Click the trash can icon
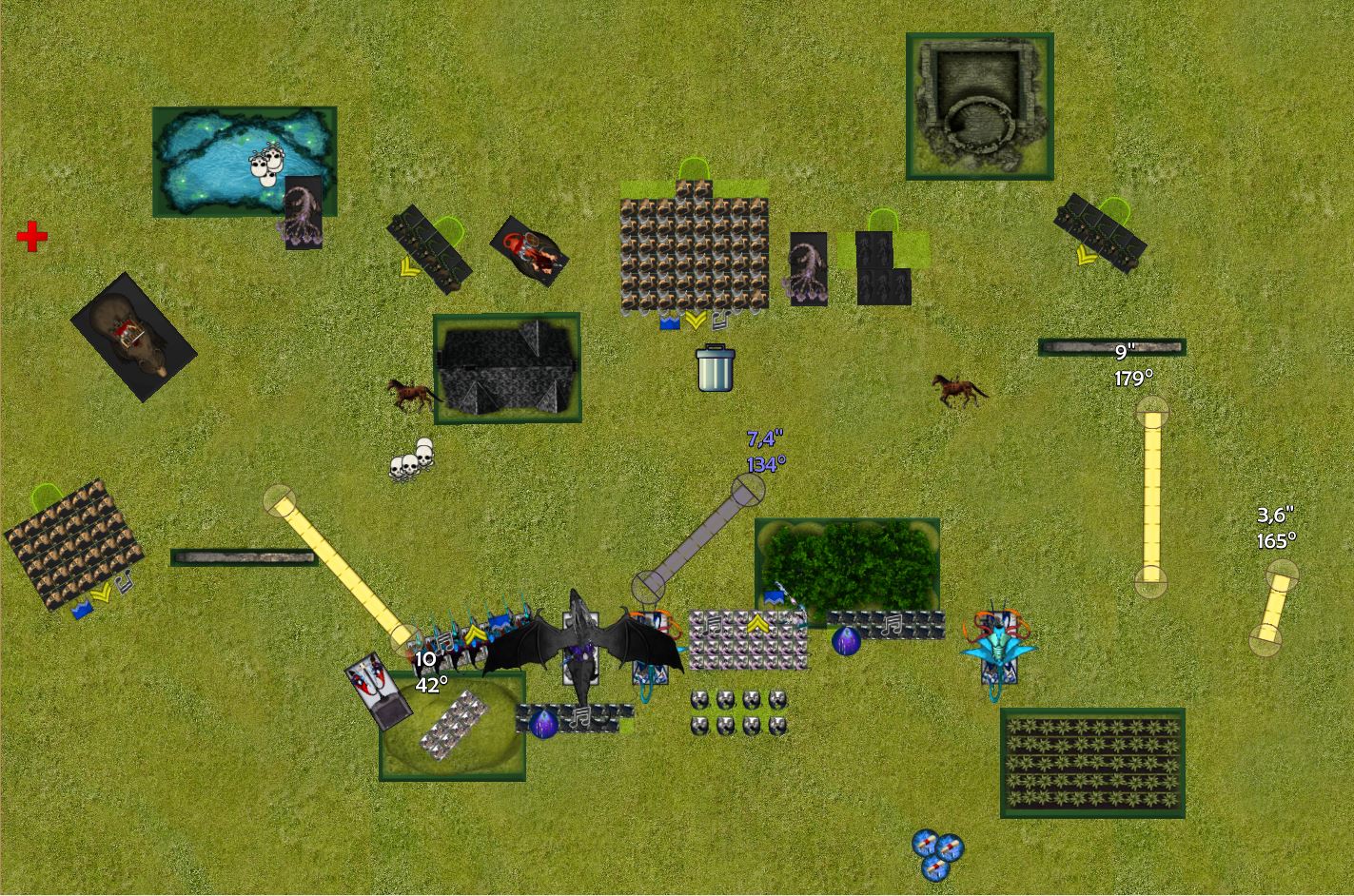1354x896 pixels. click(x=715, y=368)
